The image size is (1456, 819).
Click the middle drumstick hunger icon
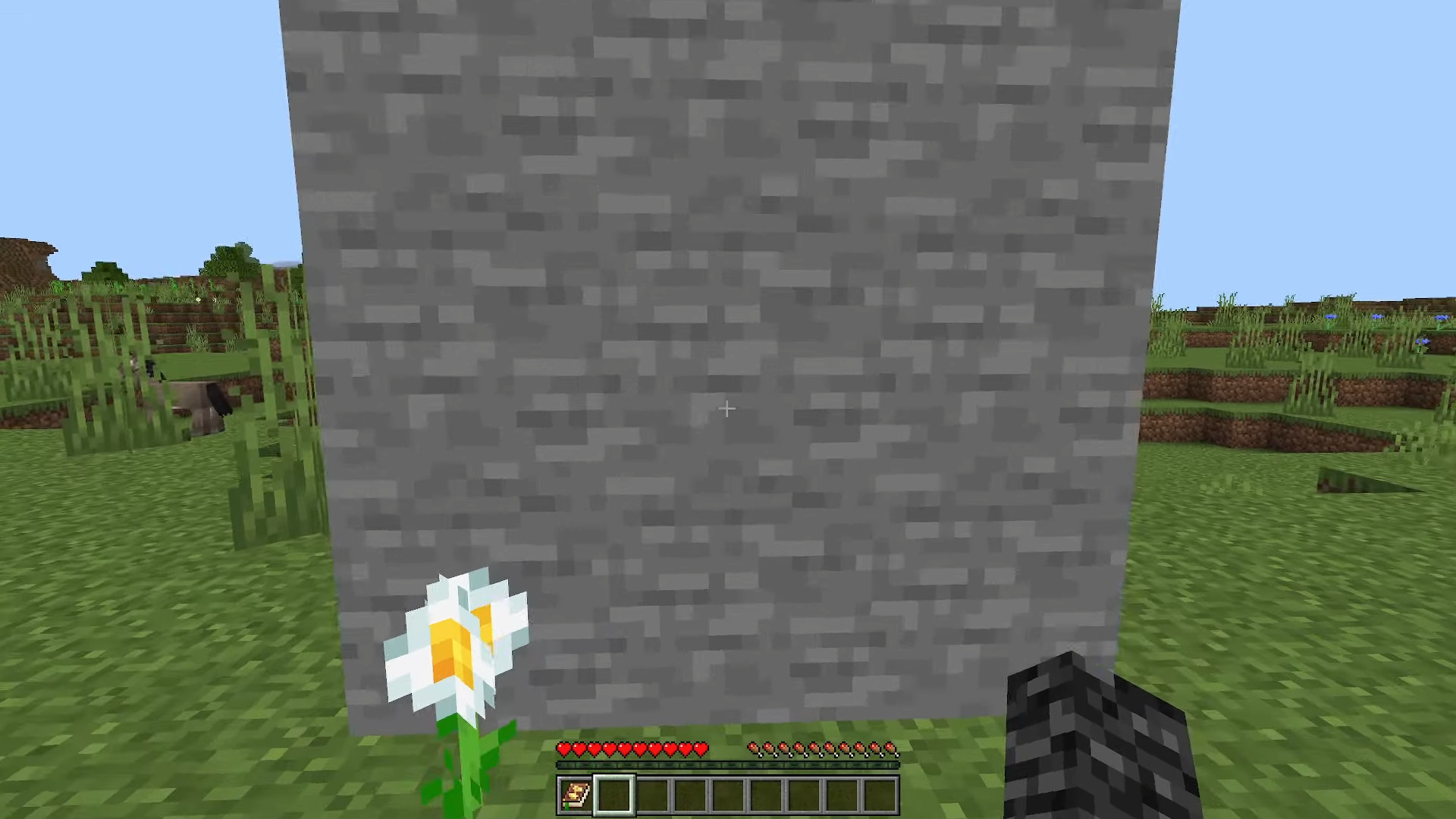[x=823, y=750]
